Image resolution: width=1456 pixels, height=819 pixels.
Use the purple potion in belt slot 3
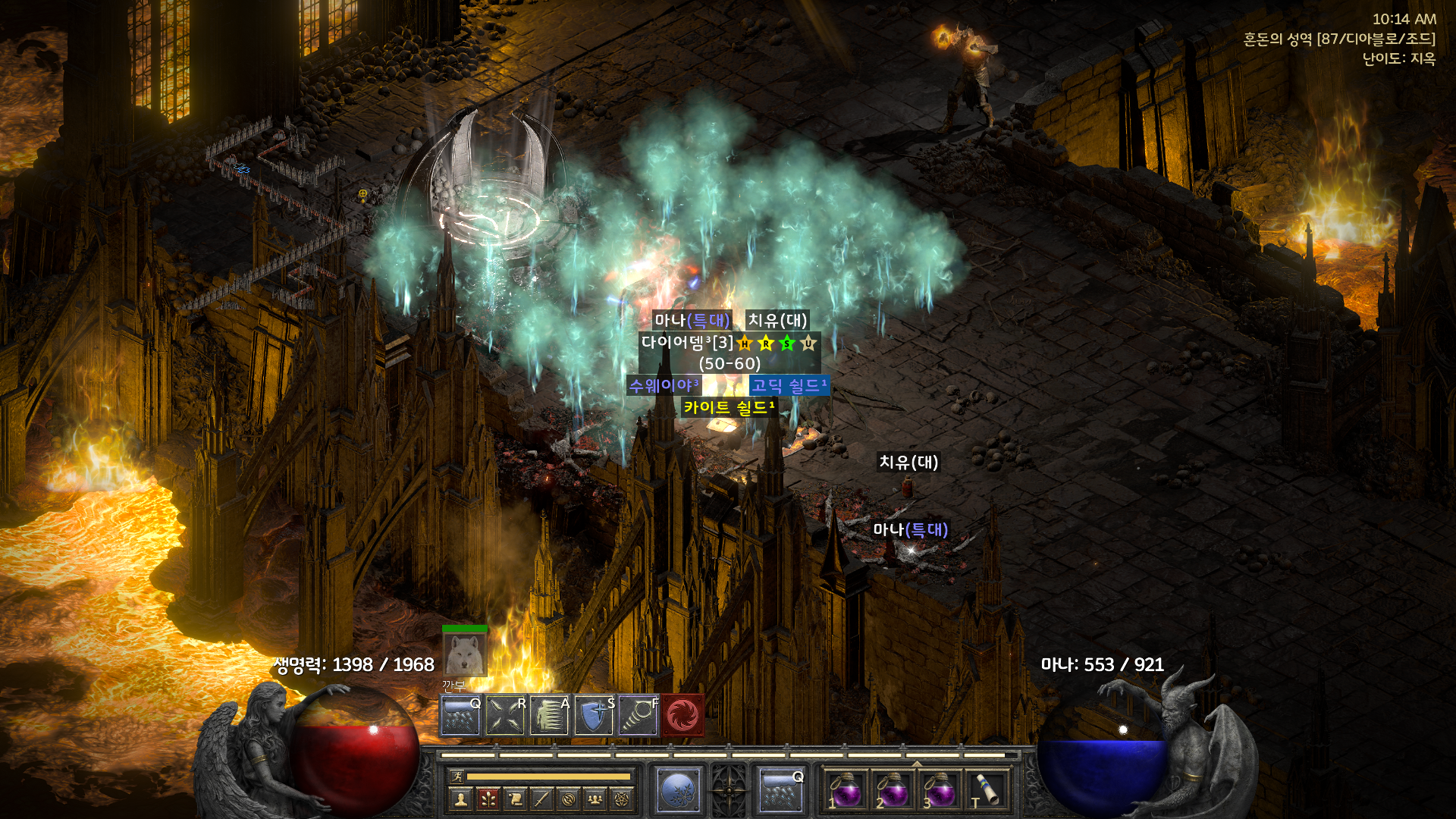(x=940, y=790)
